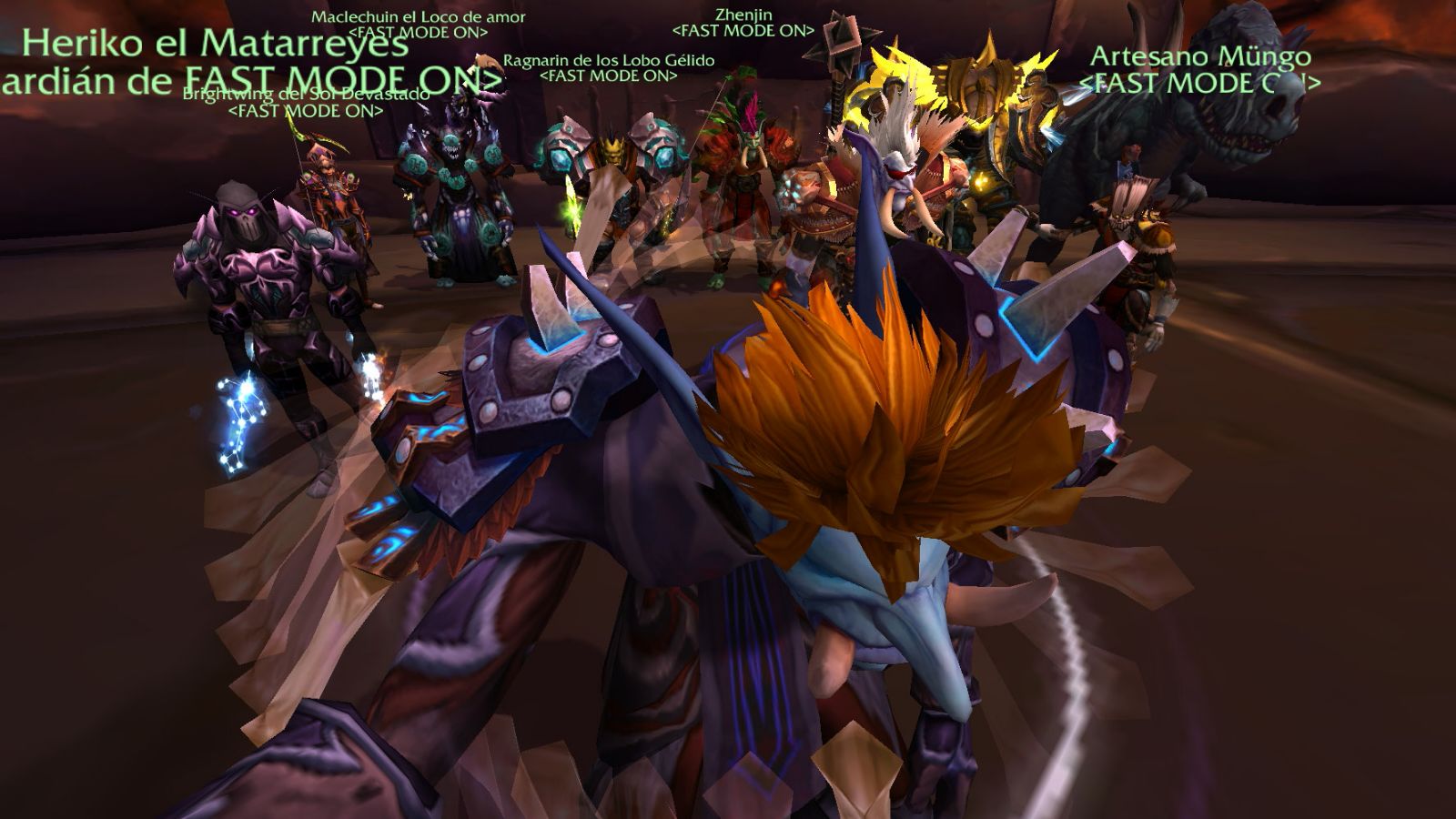This screenshot has height=819, width=1456.
Task: Click Zhenjin's player name label
Action: coord(743,15)
